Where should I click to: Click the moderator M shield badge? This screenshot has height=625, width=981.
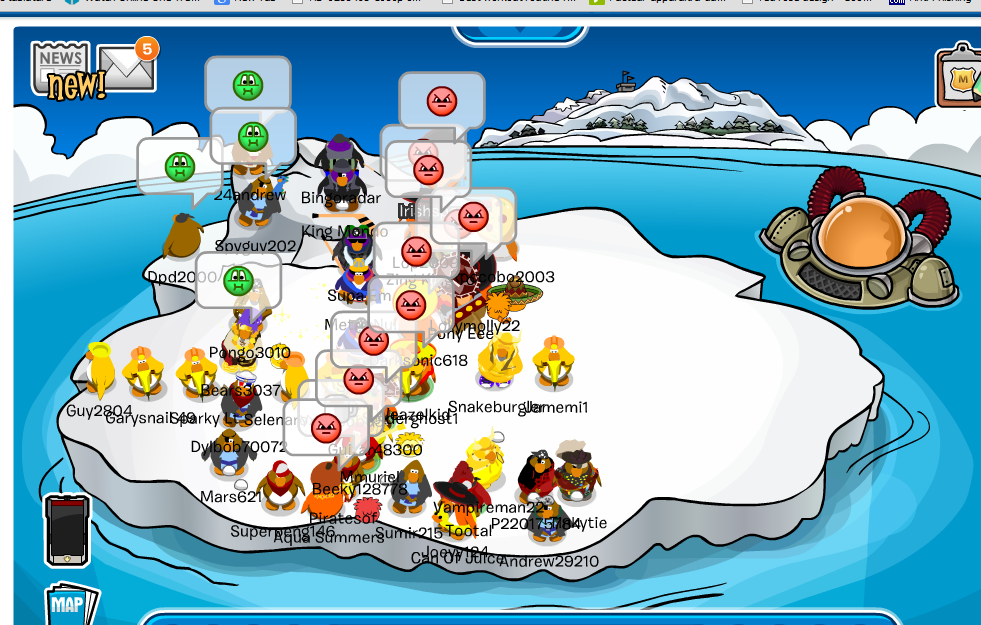click(x=962, y=77)
